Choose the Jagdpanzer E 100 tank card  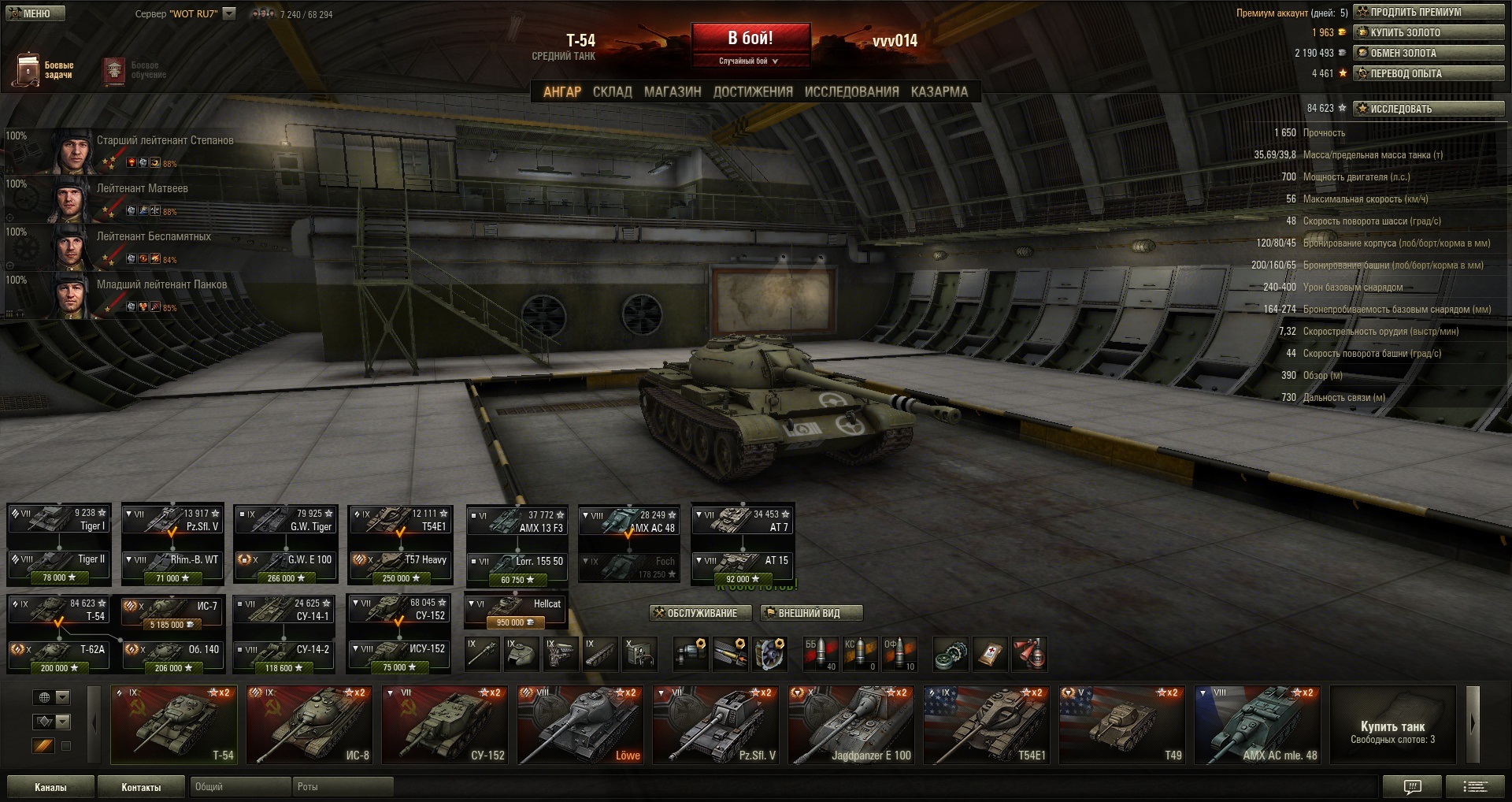tap(850, 725)
